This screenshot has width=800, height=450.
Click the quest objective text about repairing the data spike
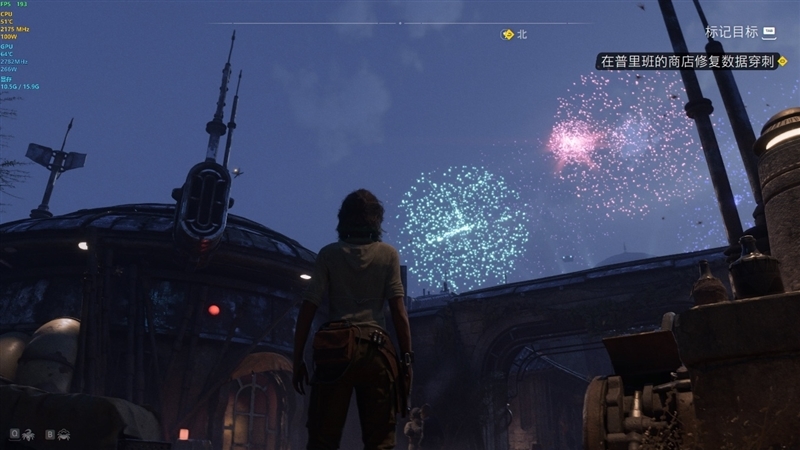(687, 61)
